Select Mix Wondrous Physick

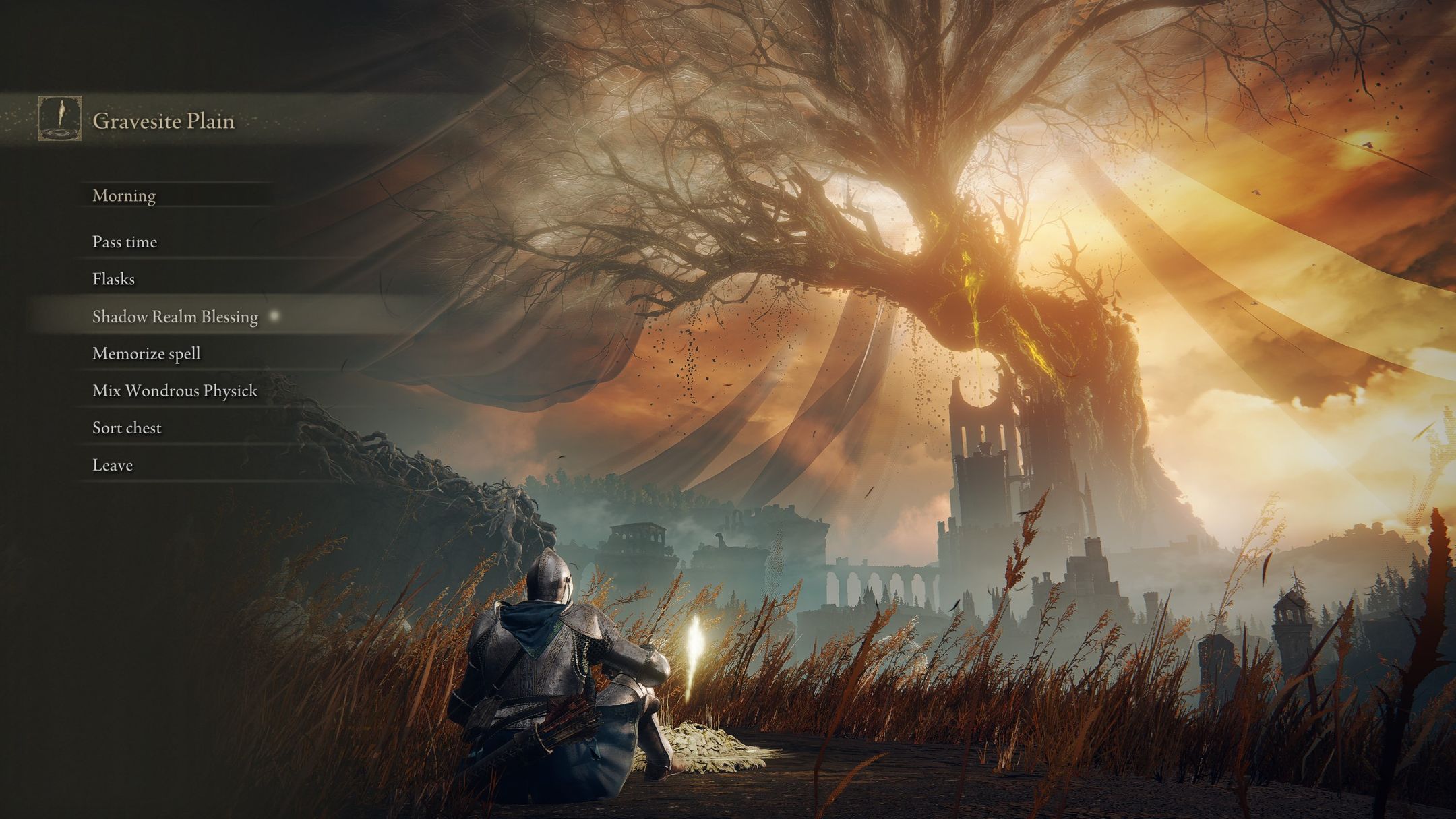(174, 390)
